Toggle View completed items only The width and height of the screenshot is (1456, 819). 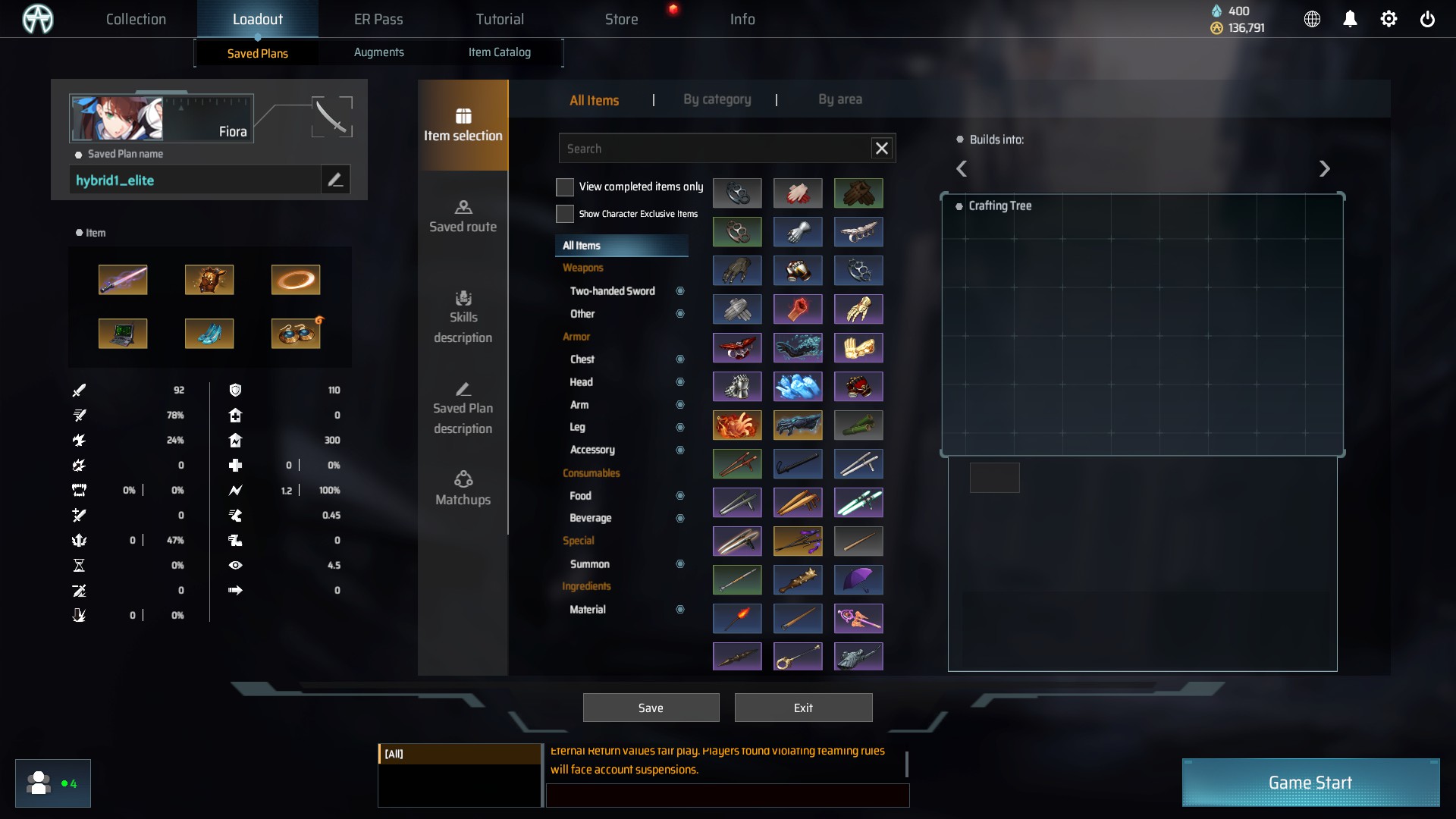point(565,187)
